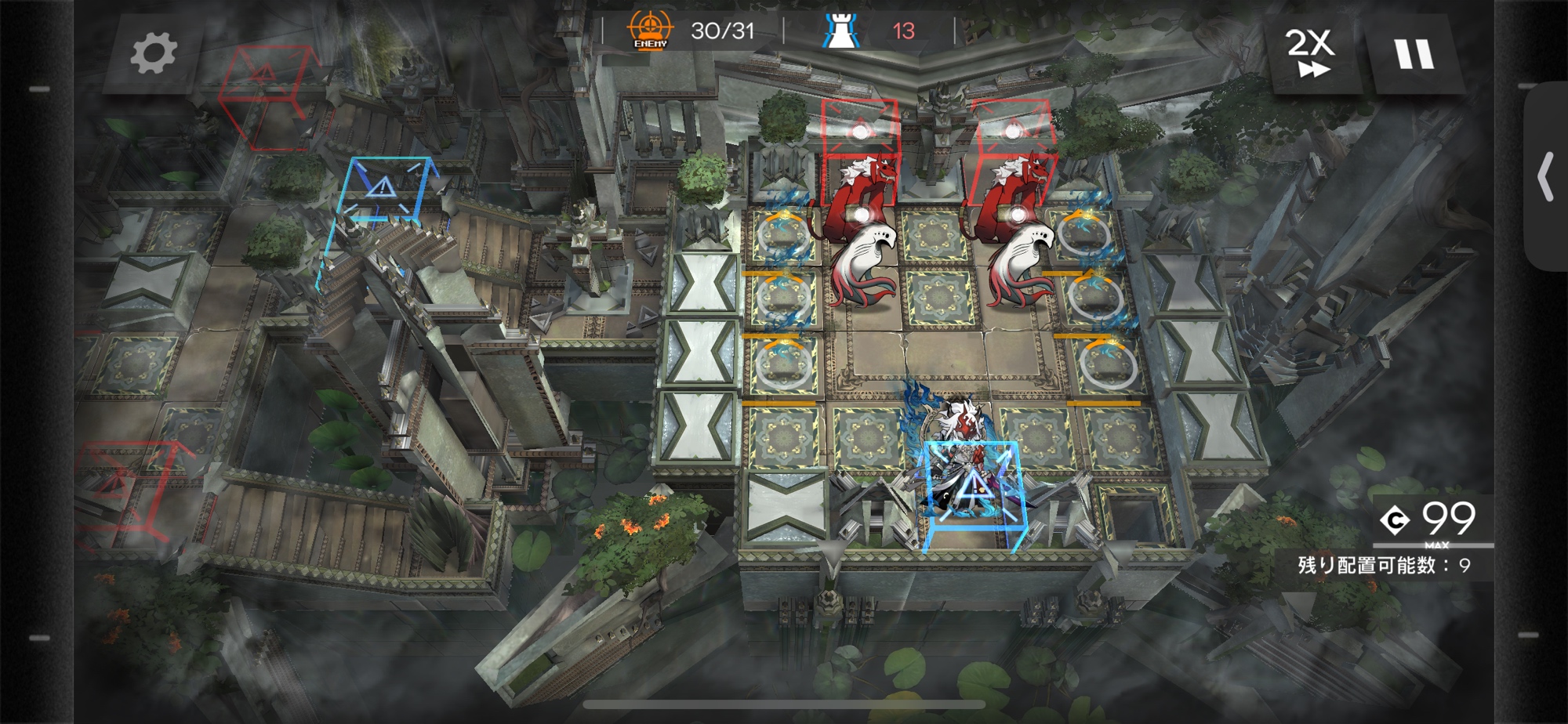1568x724 pixels.
Task: Open the settings gear menu
Action: coord(153,54)
